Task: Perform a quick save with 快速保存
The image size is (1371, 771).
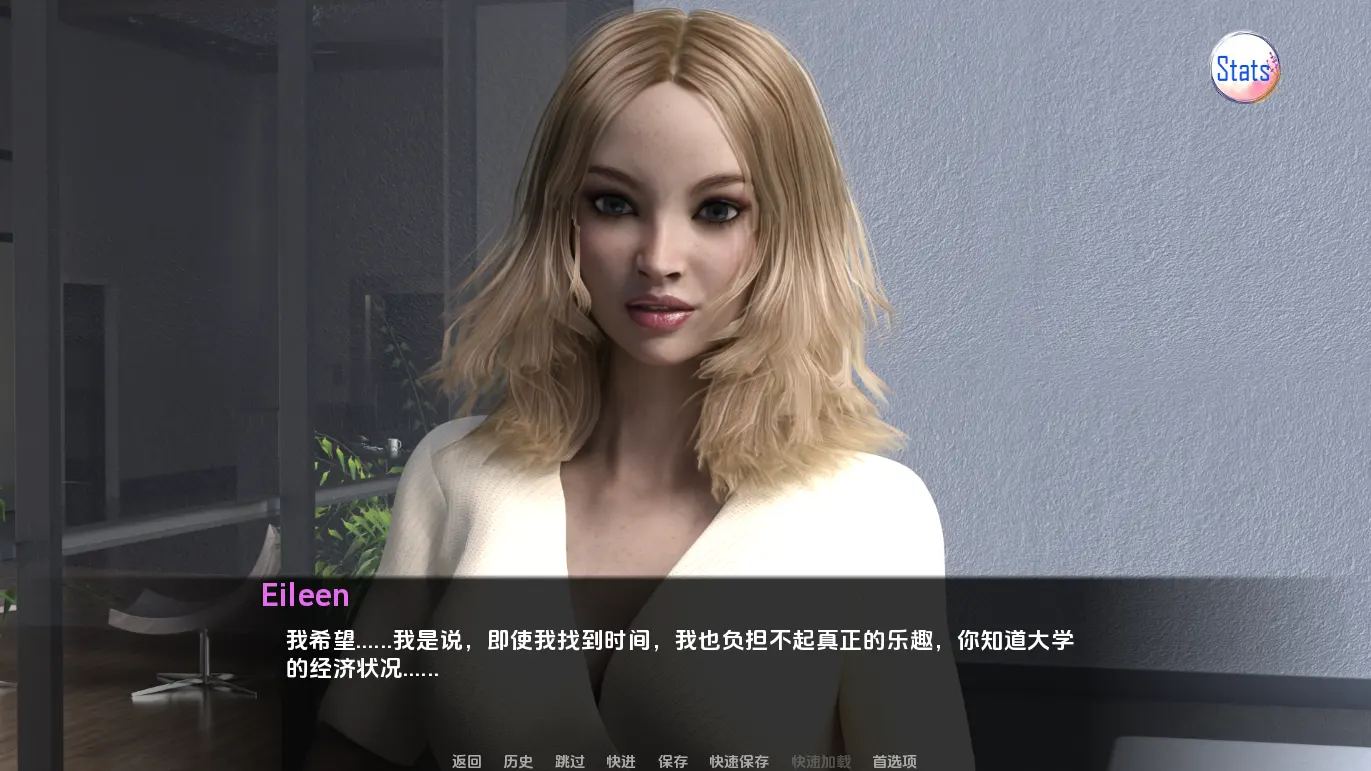Action: [x=737, y=761]
